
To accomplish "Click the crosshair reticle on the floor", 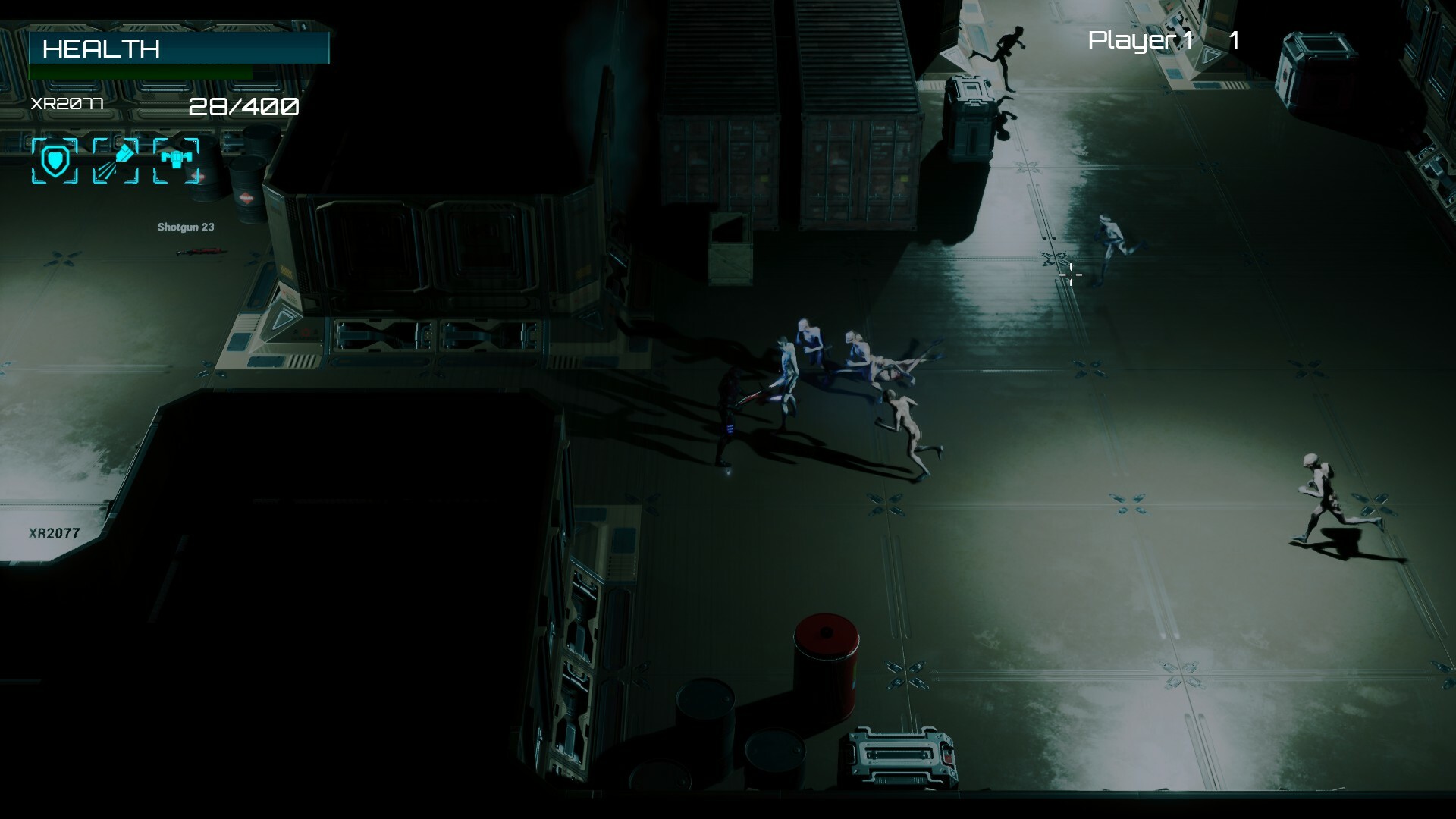I will point(1069,273).
